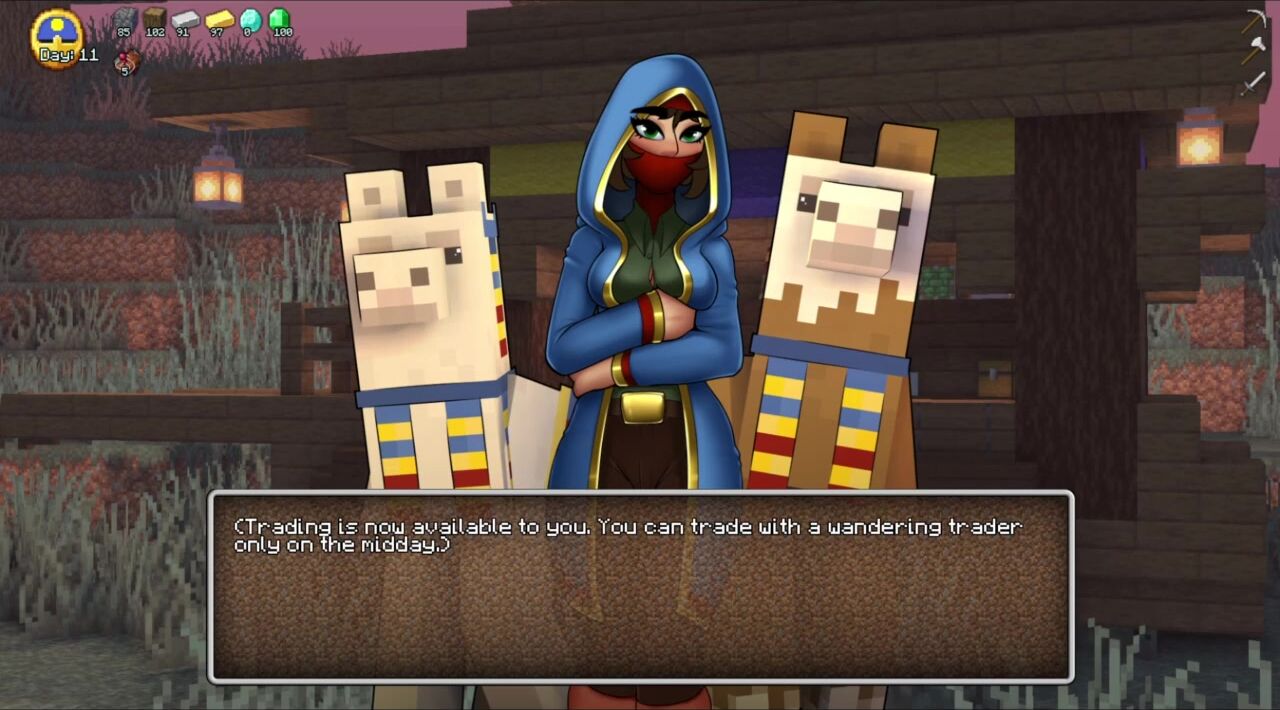Select the emerald resource icon
1280x710 pixels.
tap(280, 18)
